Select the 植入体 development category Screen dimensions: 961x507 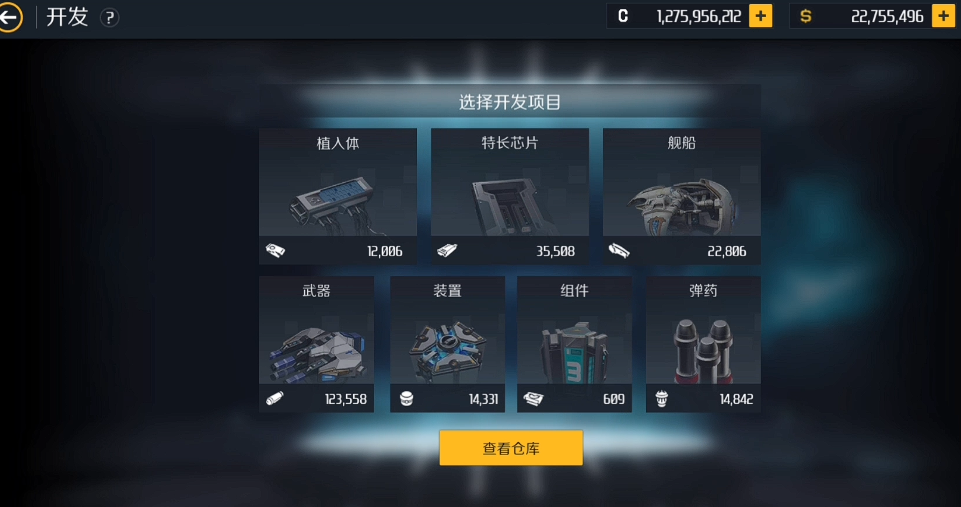338,196
